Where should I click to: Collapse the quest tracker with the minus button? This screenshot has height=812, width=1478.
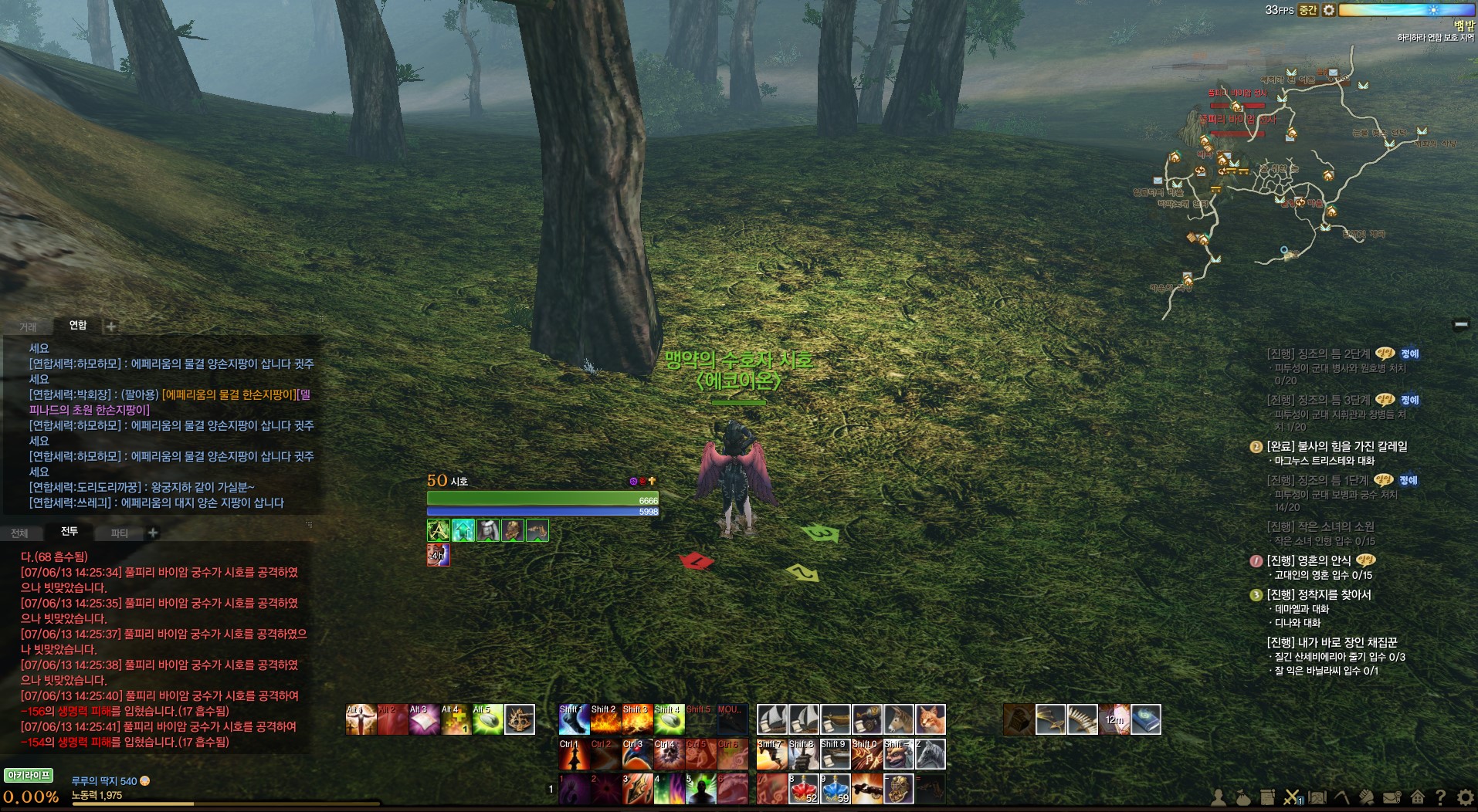pyautogui.click(x=1460, y=325)
